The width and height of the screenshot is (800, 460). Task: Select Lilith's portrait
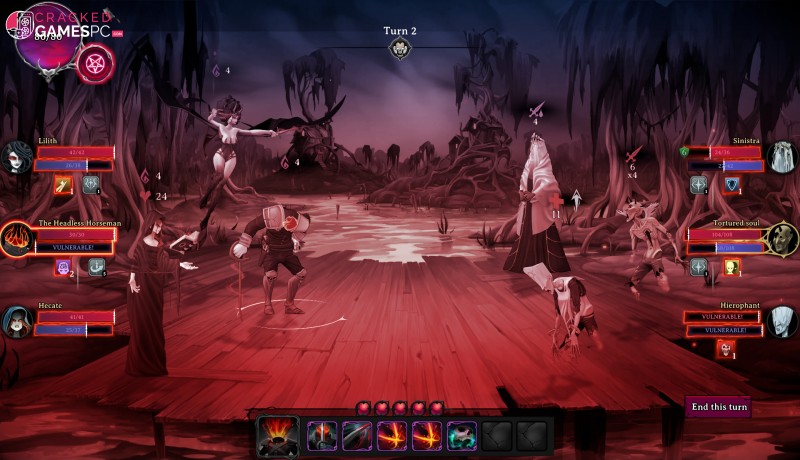click(x=17, y=157)
